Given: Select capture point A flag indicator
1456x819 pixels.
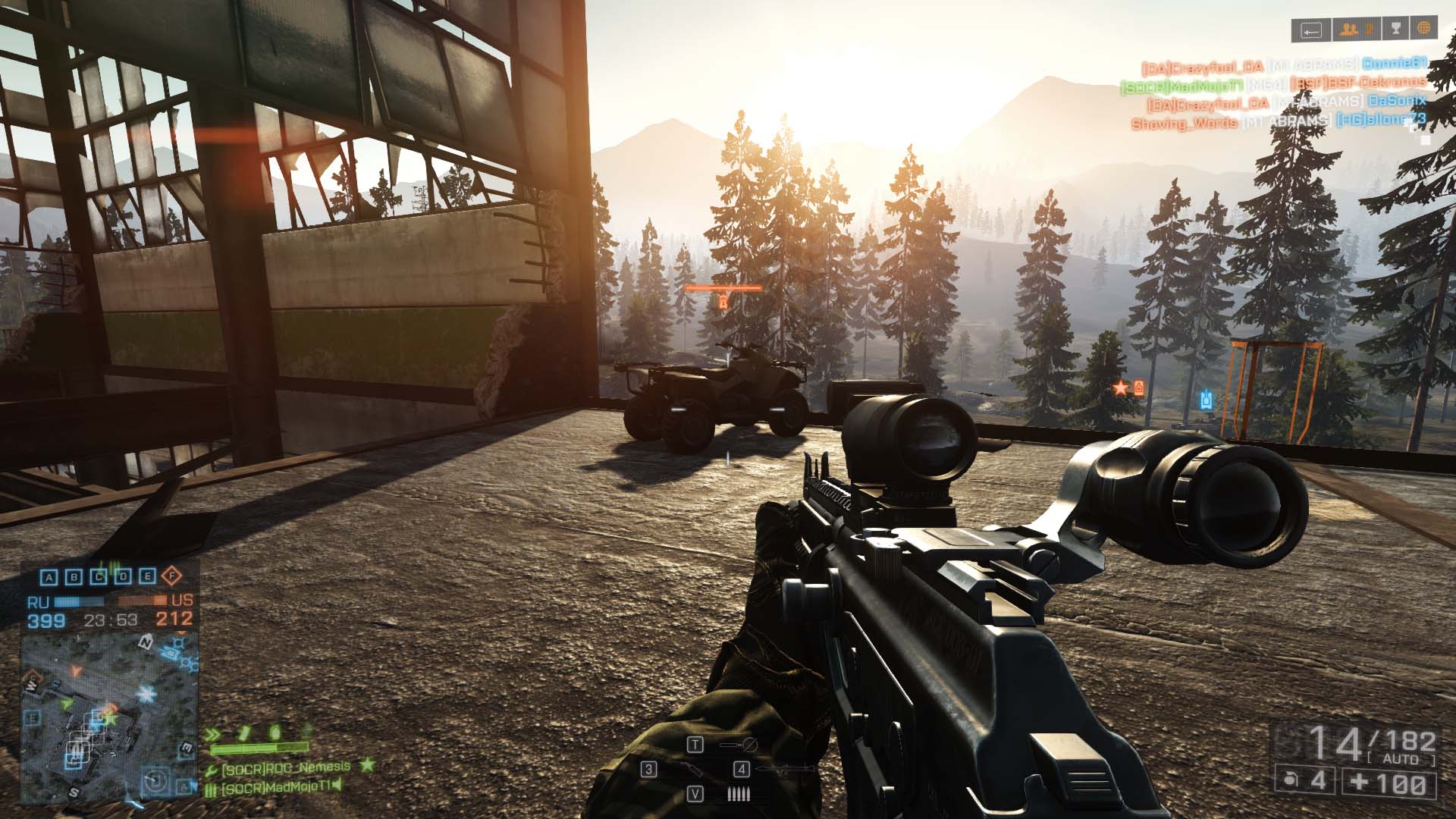Looking at the screenshot, I should click(49, 577).
